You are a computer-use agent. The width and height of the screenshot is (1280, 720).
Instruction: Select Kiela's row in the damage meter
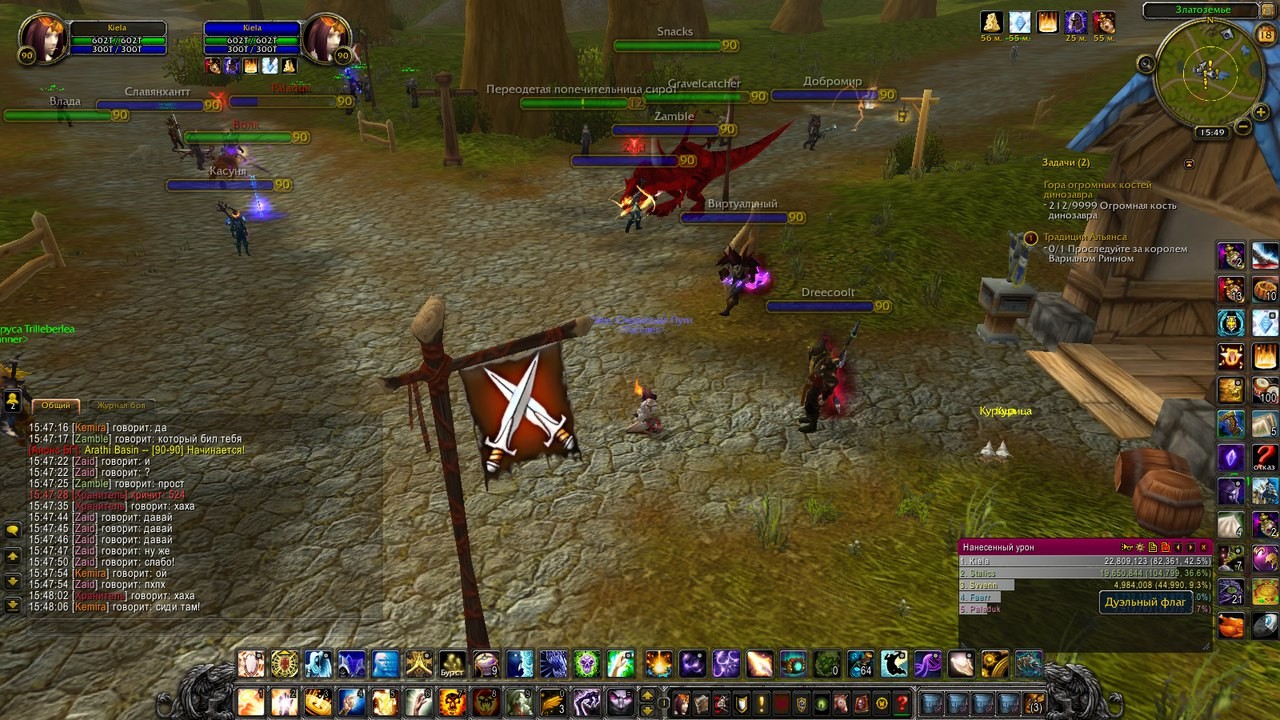[x=1084, y=561]
